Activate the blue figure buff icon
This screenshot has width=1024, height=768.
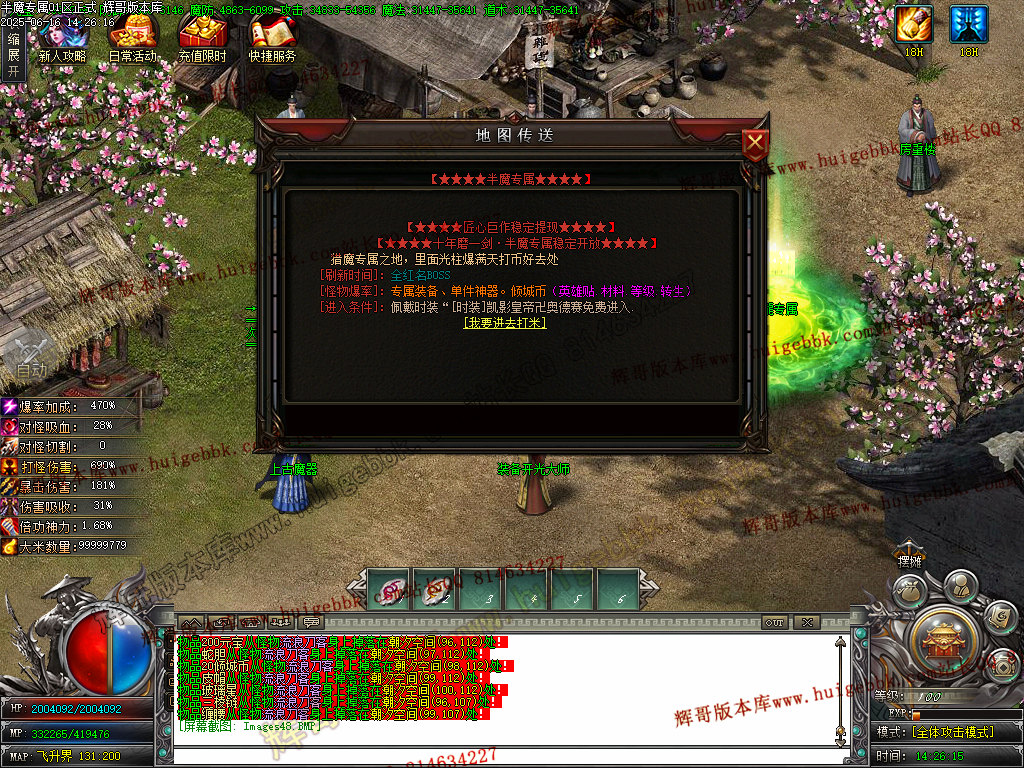click(968, 25)
